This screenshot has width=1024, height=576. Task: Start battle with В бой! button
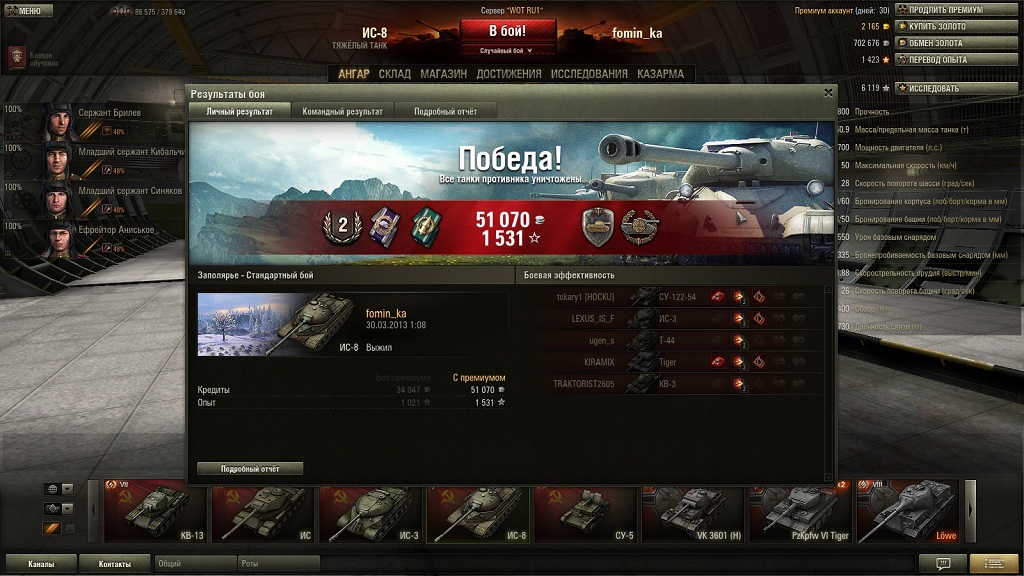[507, 31]
